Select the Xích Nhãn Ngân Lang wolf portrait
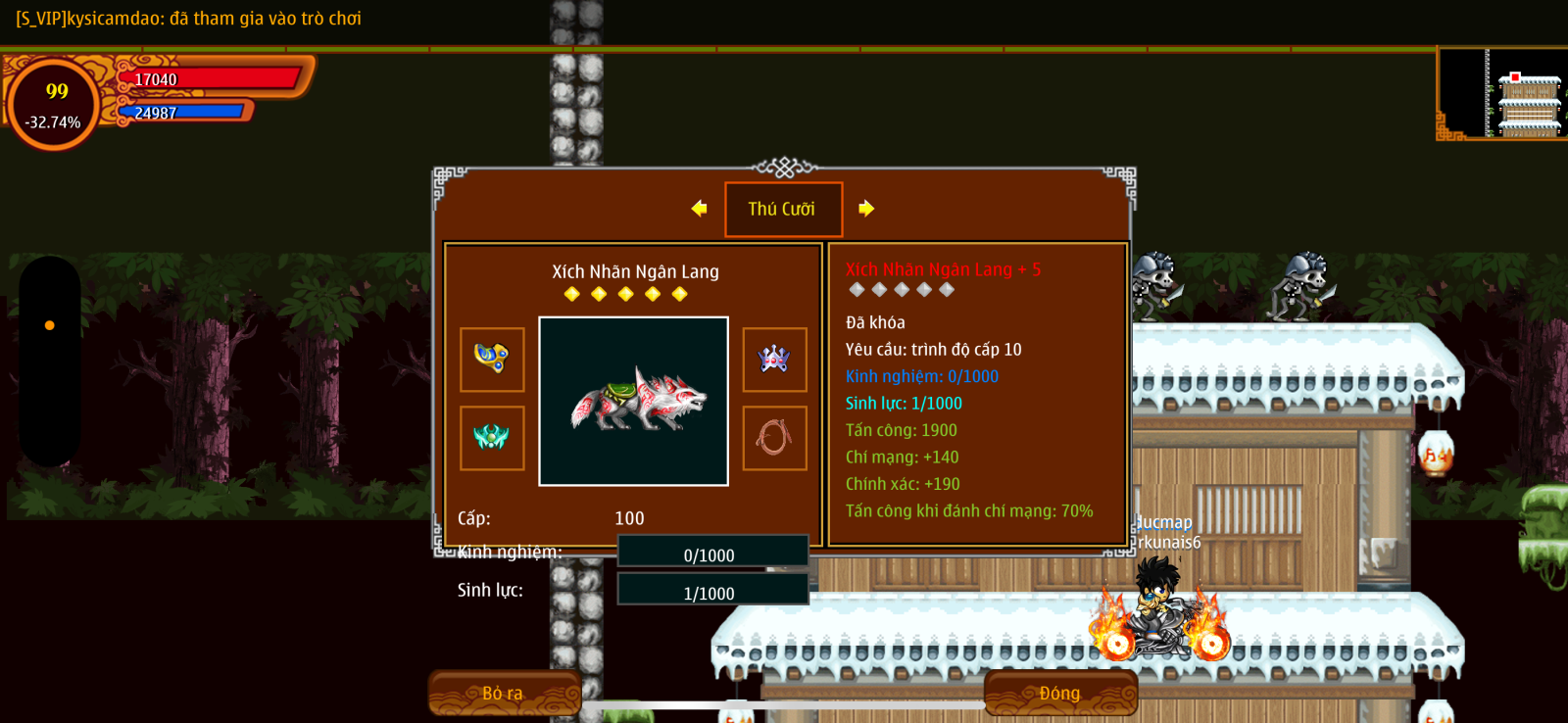This screenshot has width=1568, height=723. tap(633, 401)
